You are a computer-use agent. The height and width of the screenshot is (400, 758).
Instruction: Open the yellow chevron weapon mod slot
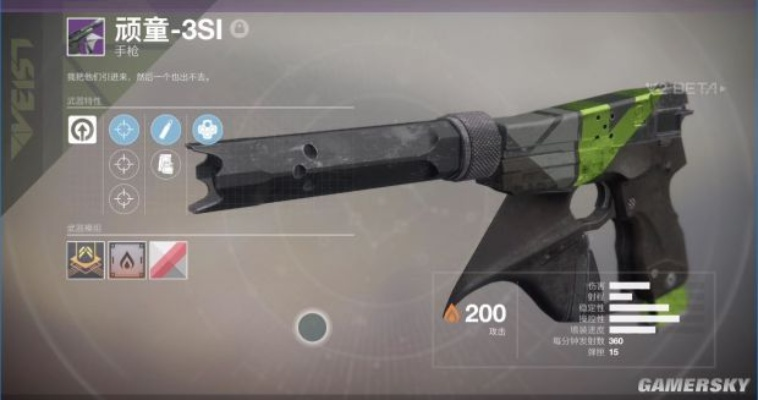82,262
